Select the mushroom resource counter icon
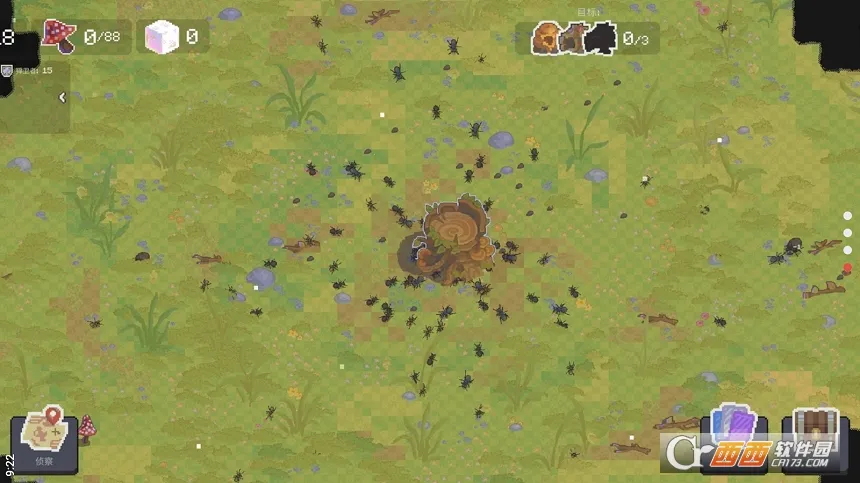This screenshot has height=483, width=860. pos(60,37)
